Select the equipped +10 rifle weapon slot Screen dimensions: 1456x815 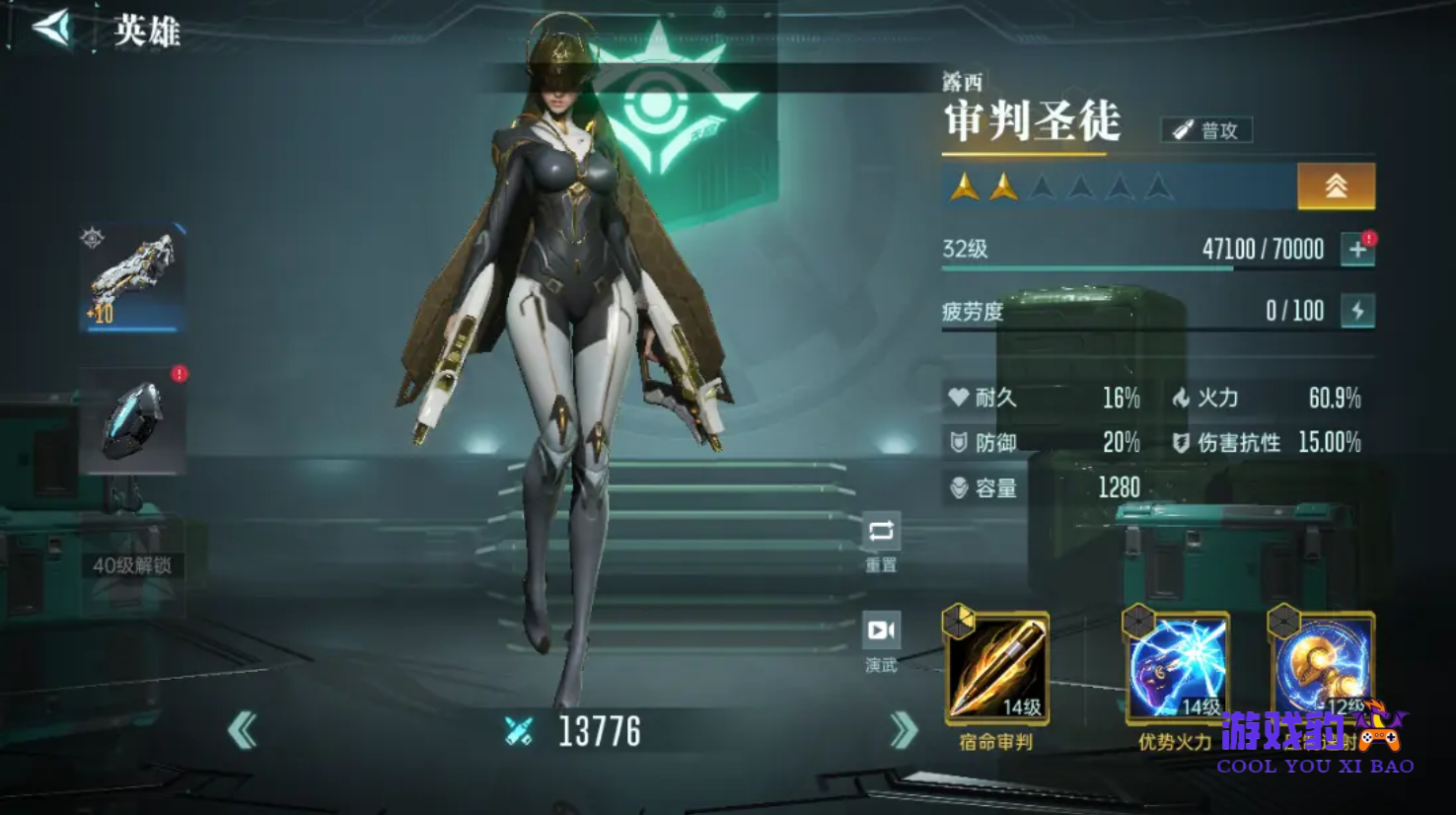coord(132,277)
